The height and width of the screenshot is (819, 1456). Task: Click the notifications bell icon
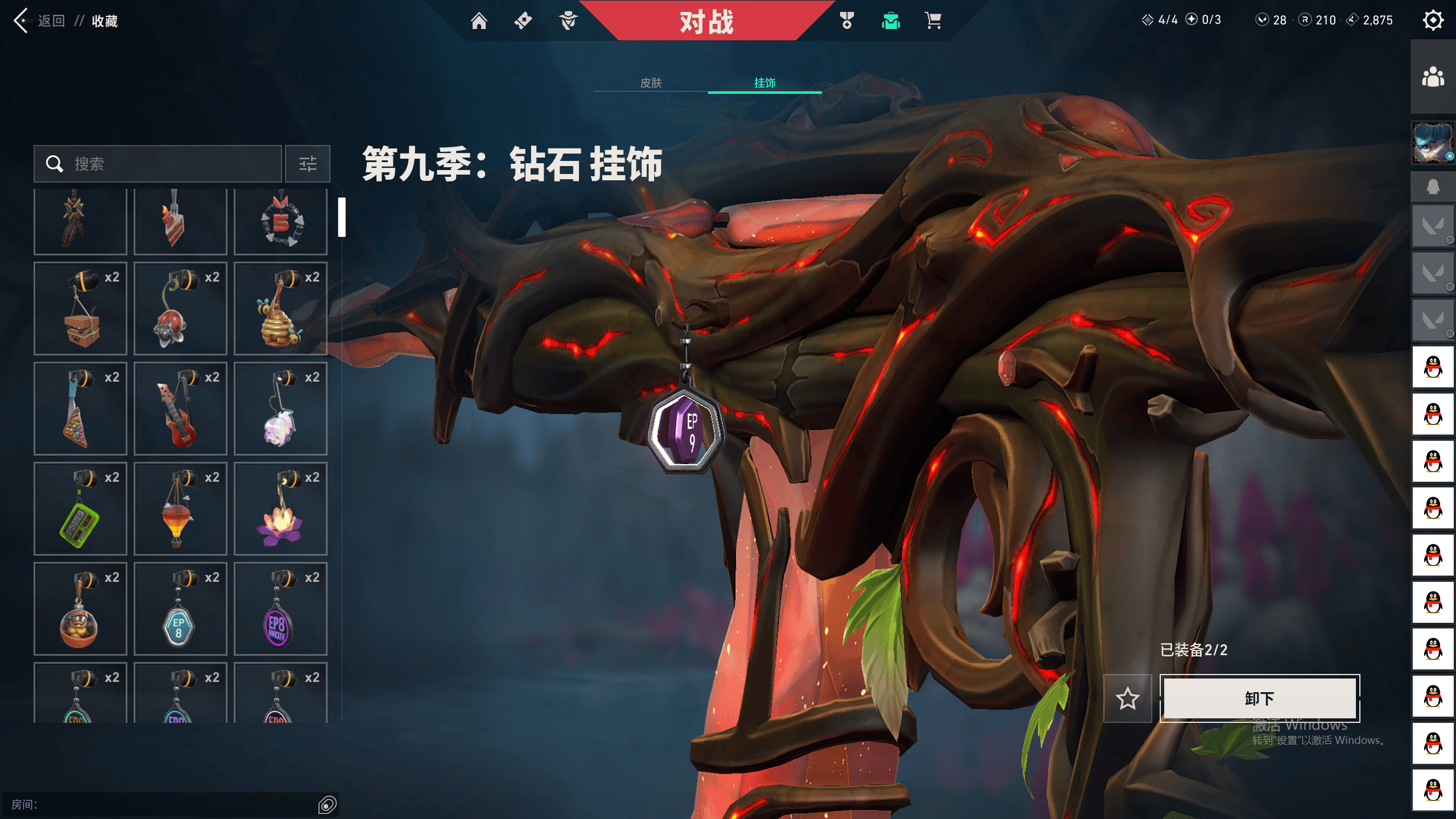pos(1432,186)
